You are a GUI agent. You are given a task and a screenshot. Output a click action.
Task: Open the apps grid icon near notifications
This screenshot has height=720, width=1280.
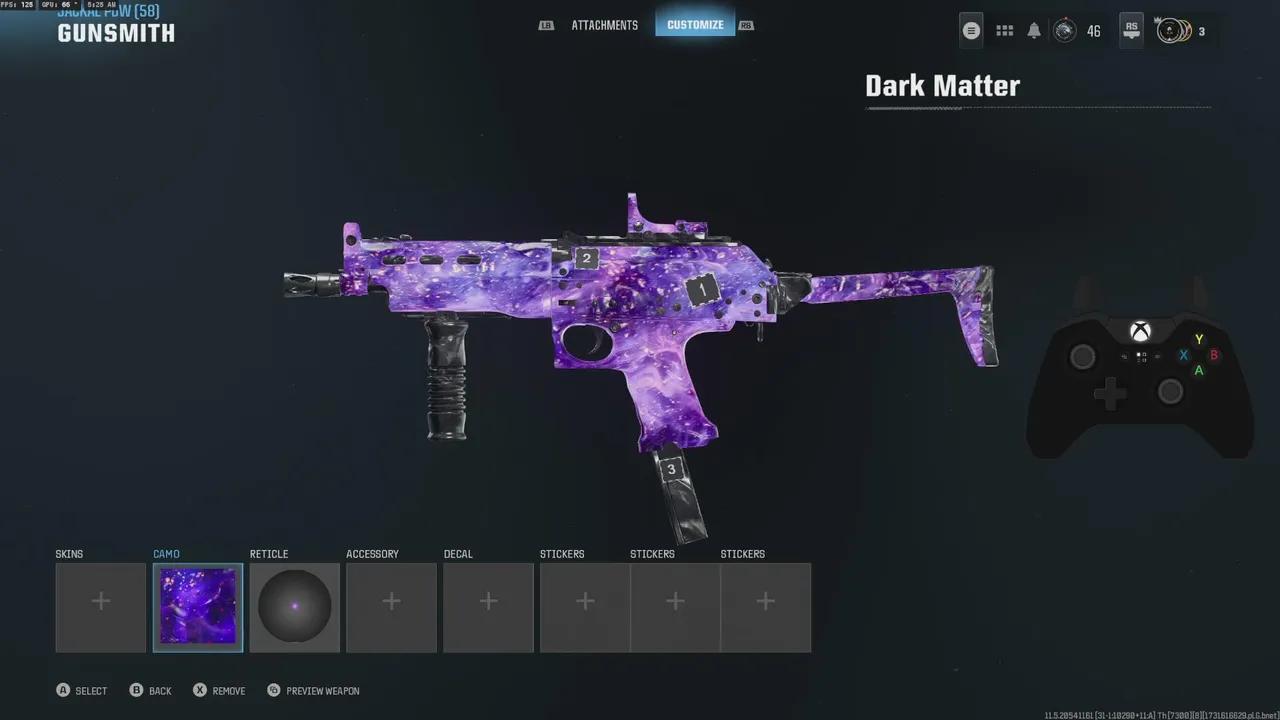(x=1004, y=30)
